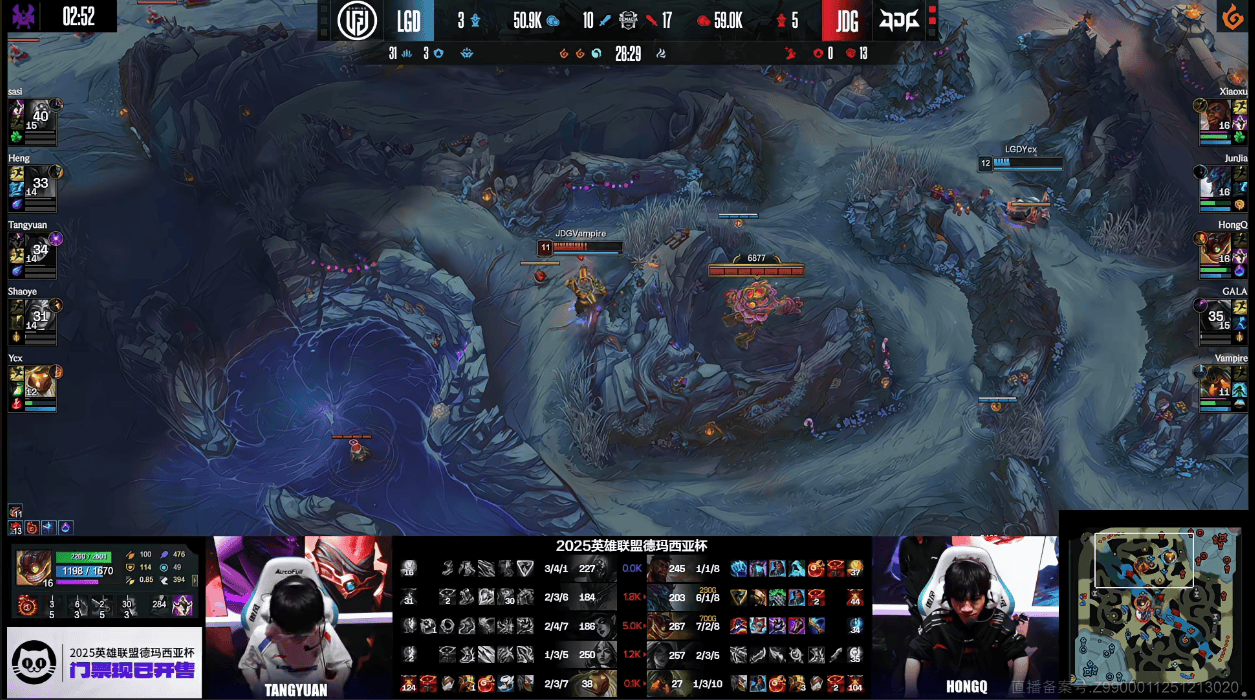1255x700 pixels.
Task: Click the orange broadcaster logo in top corner
Action: click(x=1229, y=17)
